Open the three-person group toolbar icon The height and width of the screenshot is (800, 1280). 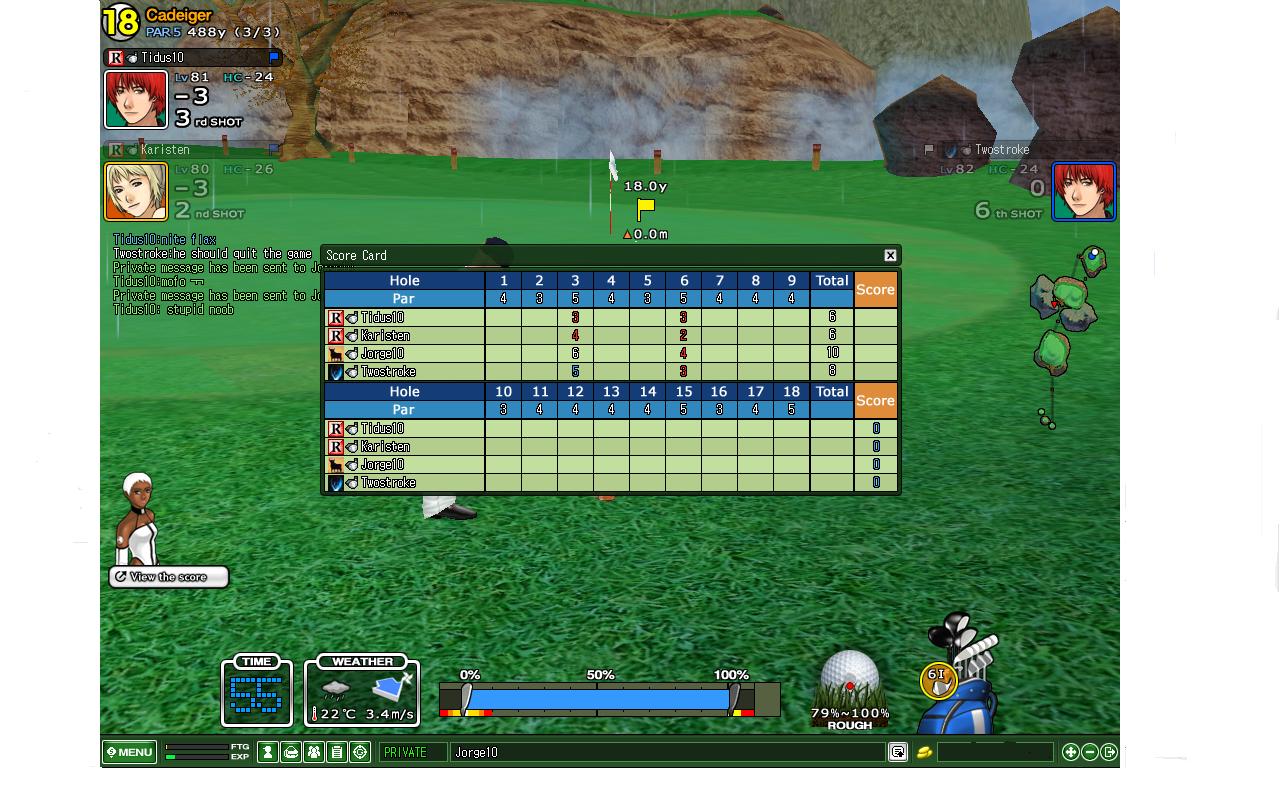point(314,752)
